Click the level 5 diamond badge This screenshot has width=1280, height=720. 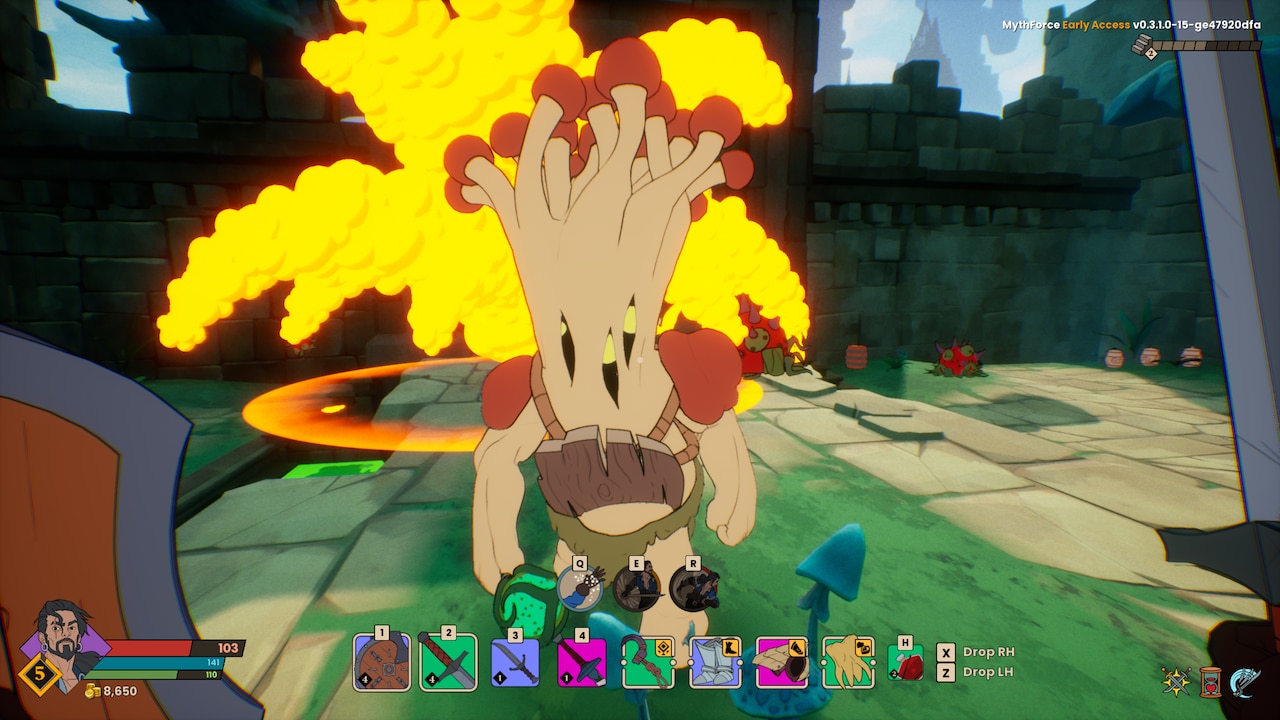(x=40, y=673)
